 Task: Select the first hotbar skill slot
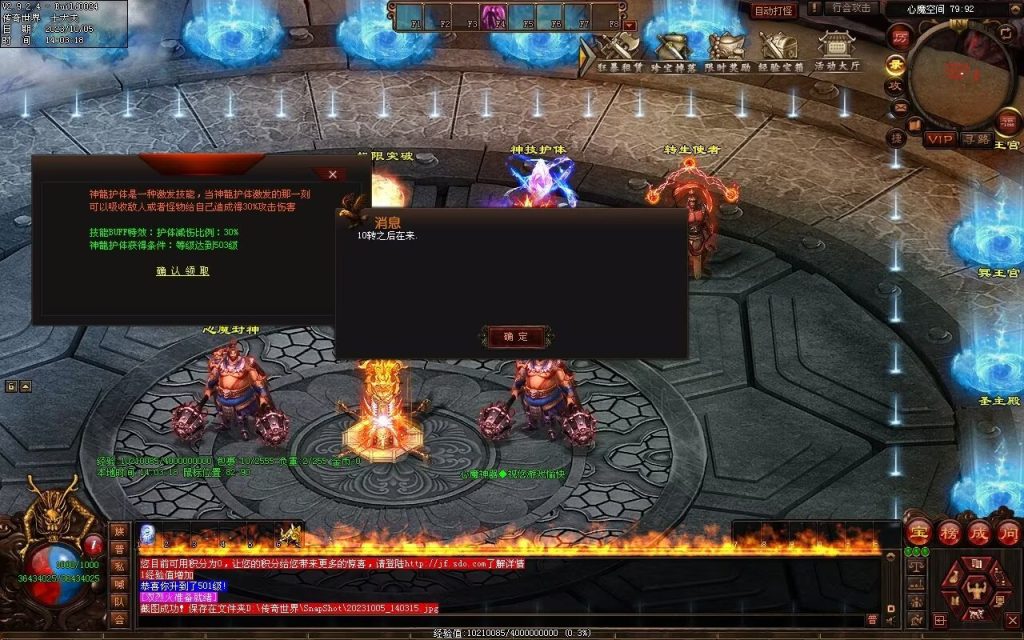(x=148, y=532)
